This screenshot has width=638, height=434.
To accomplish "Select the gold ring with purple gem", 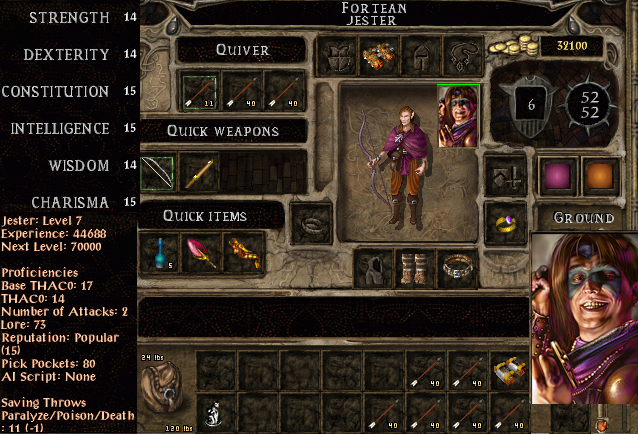I will 505,219.
